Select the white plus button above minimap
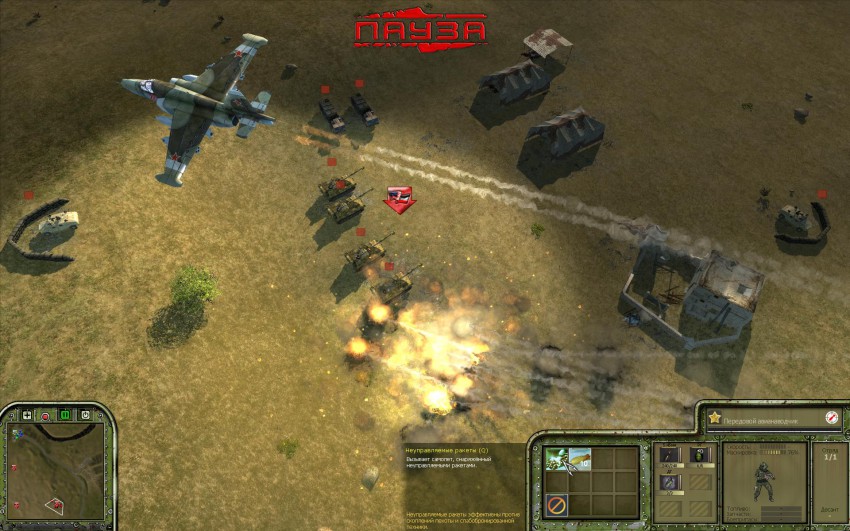This screenshot has height=531, width=850. (x=26, y=414)
